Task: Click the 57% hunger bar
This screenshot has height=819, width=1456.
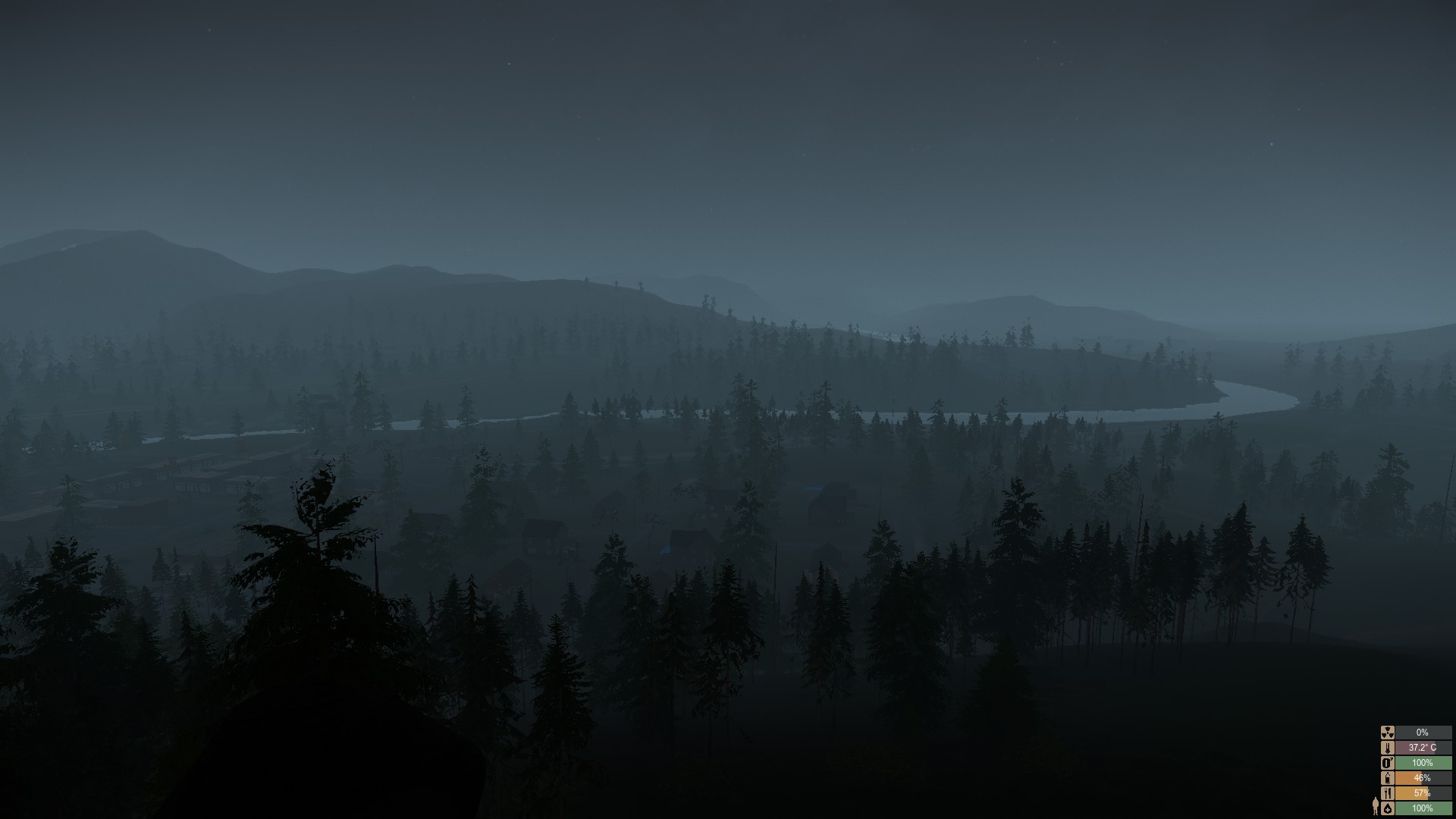Action: coord(1426,794)
